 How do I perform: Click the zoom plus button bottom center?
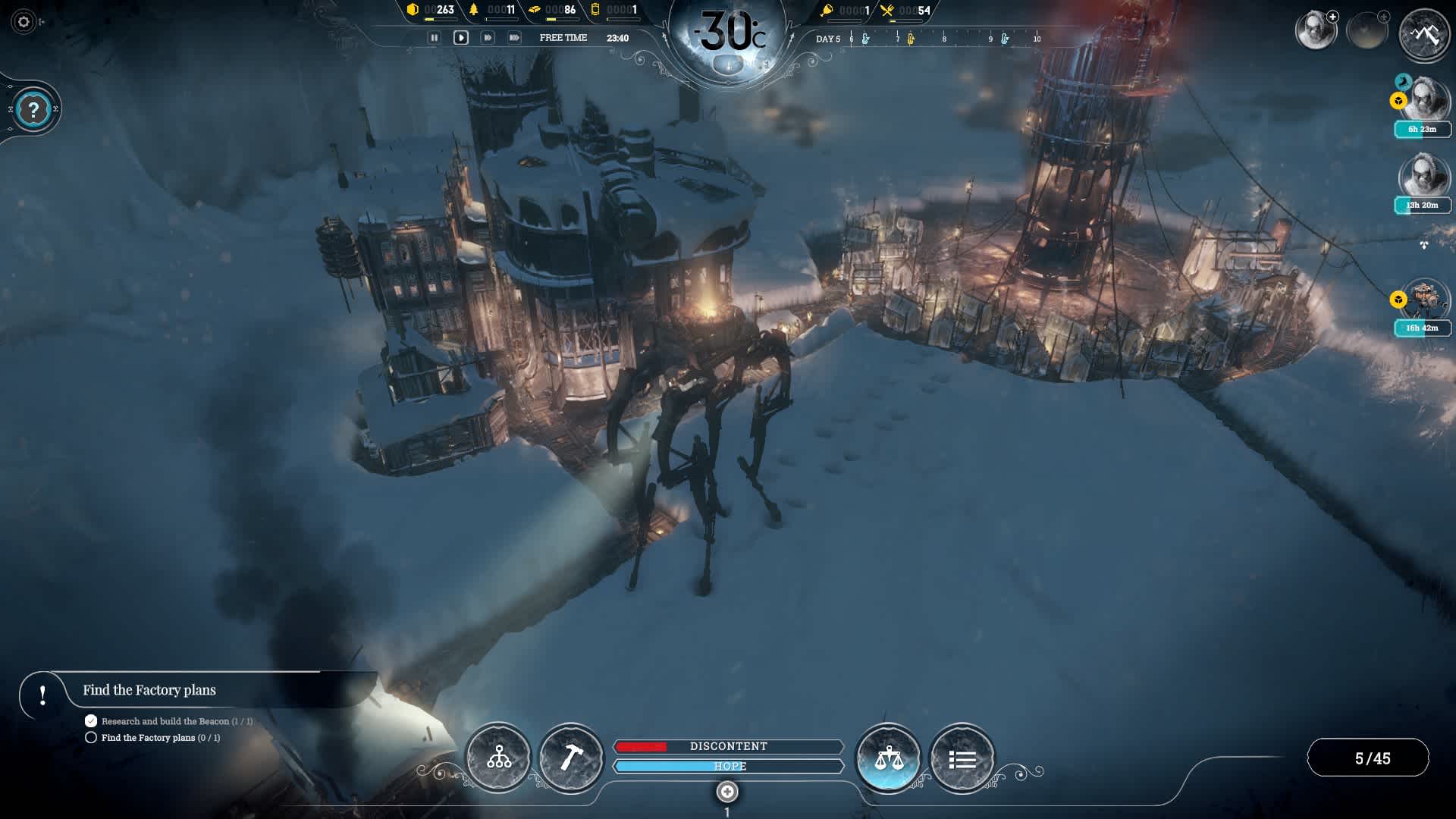coord(728,792)
